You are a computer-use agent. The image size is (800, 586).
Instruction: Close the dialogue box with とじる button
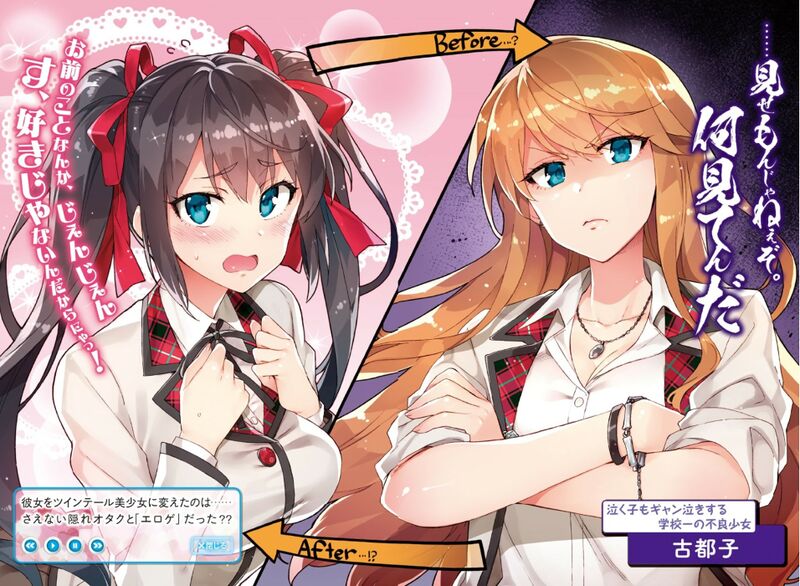pos(211,544)
